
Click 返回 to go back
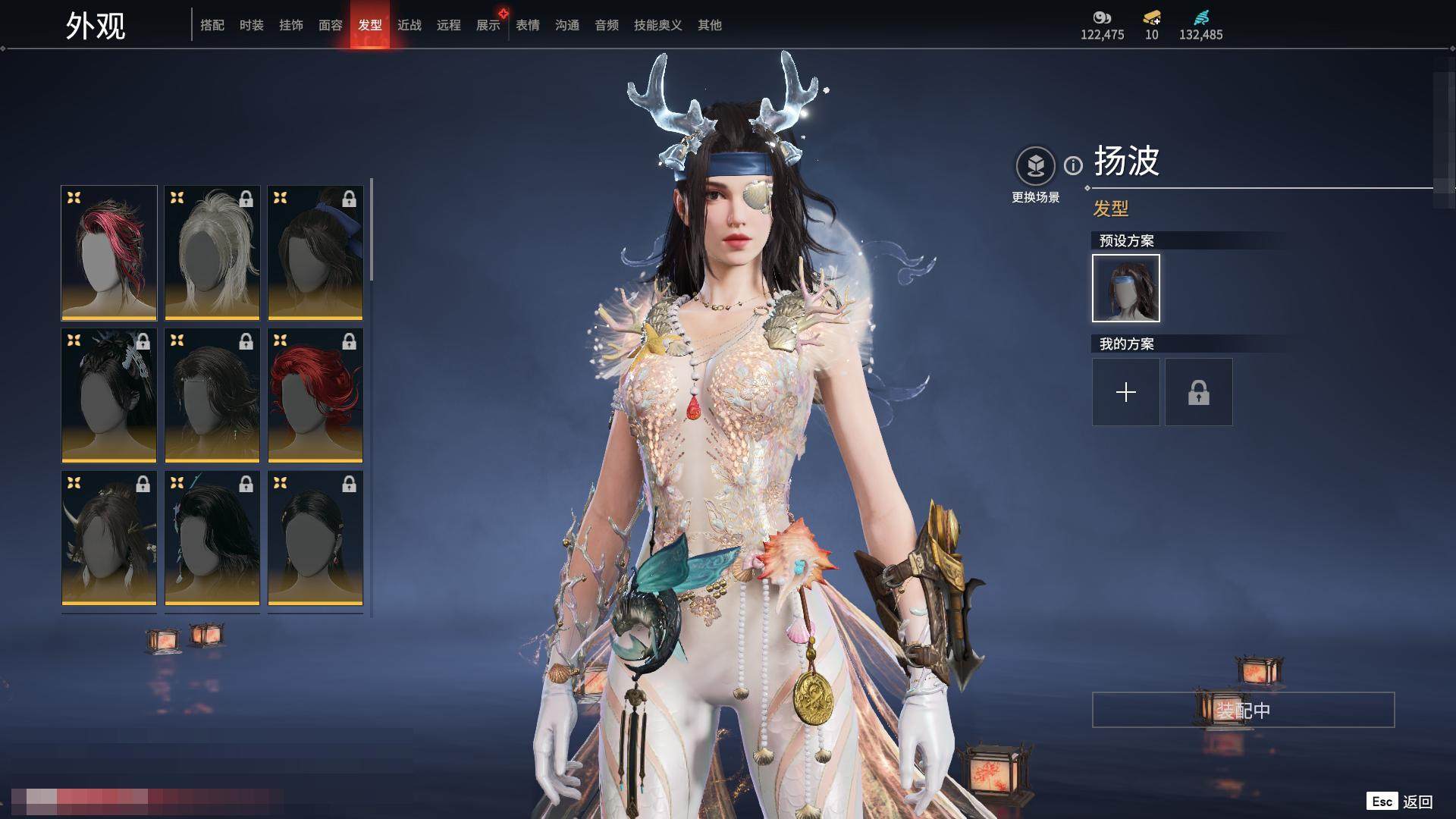coord(1417,802)
